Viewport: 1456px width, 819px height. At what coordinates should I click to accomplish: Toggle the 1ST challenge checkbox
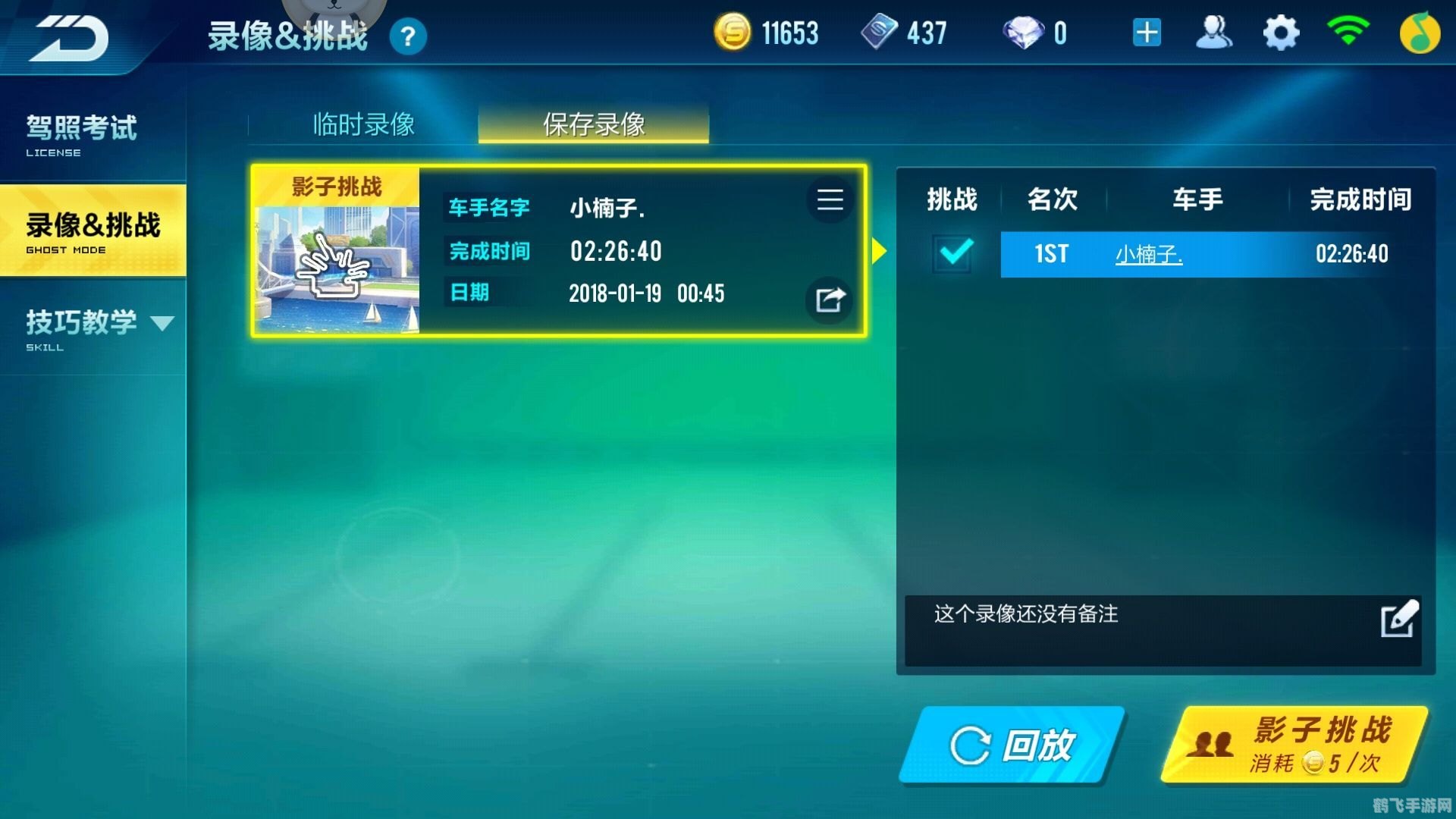tap(953, 254)
